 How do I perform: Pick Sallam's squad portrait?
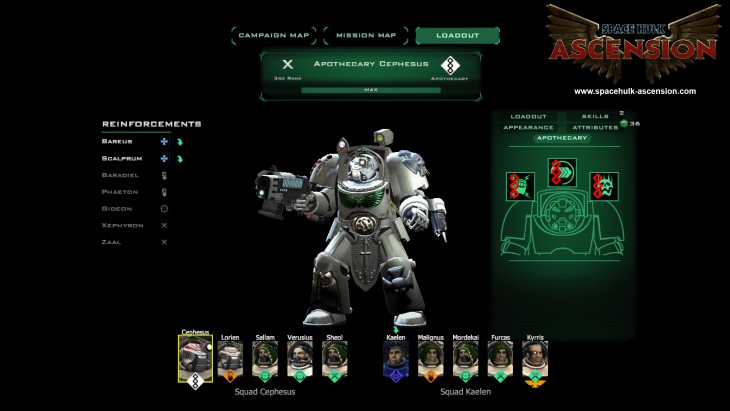click(x=264, y=359)
